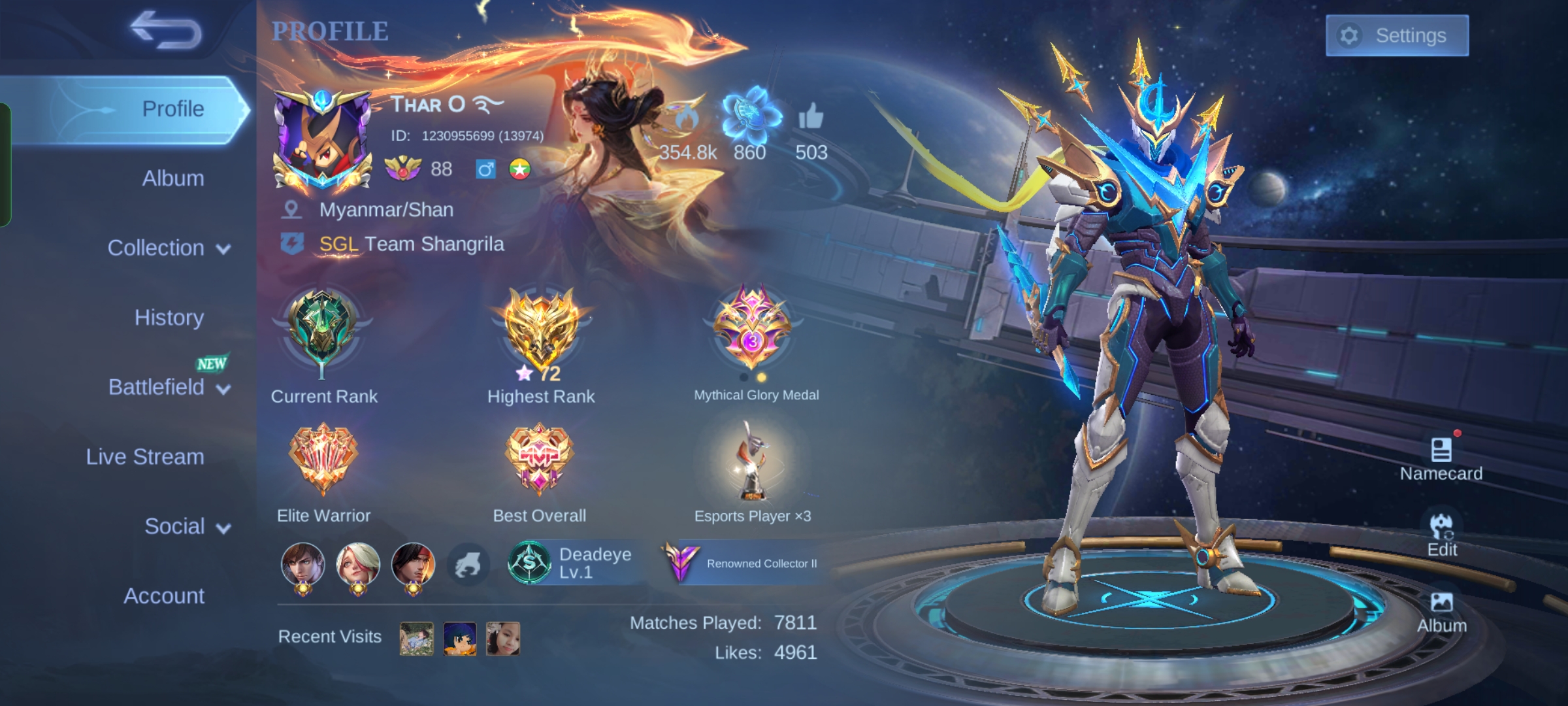Inspect the Mythical Glory Medal
1568x706 pixels.
pyautogui.click(x=753, y=327)
